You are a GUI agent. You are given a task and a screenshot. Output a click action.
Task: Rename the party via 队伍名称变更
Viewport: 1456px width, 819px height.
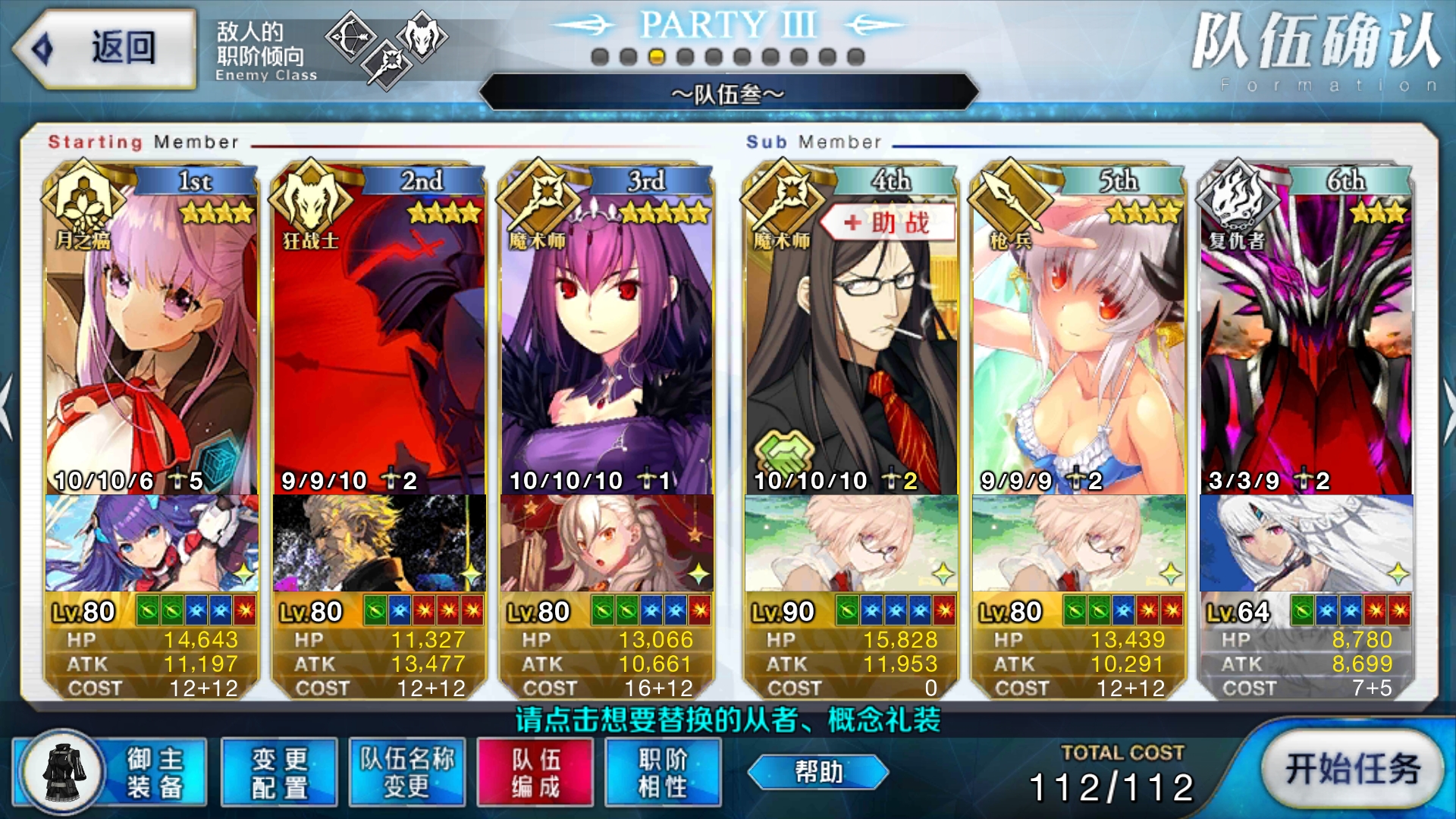pos(407,772)
